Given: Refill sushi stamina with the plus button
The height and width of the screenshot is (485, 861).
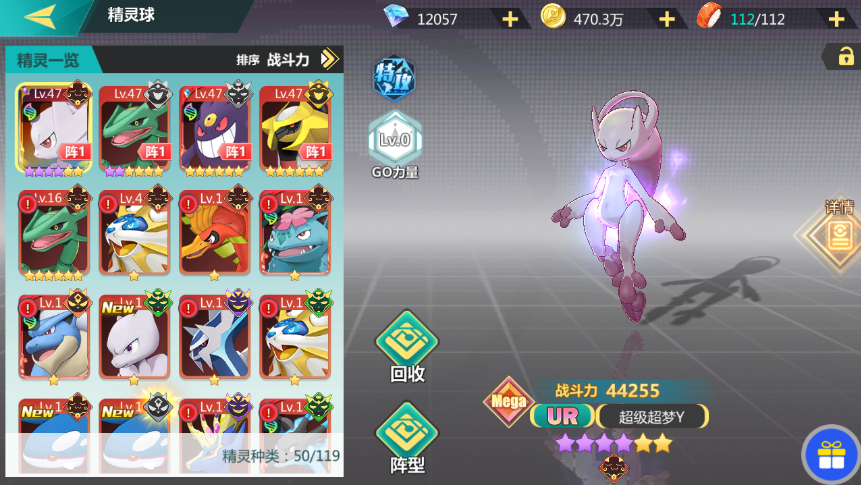Looking at the screenshot, I should [x=836, y=18].
